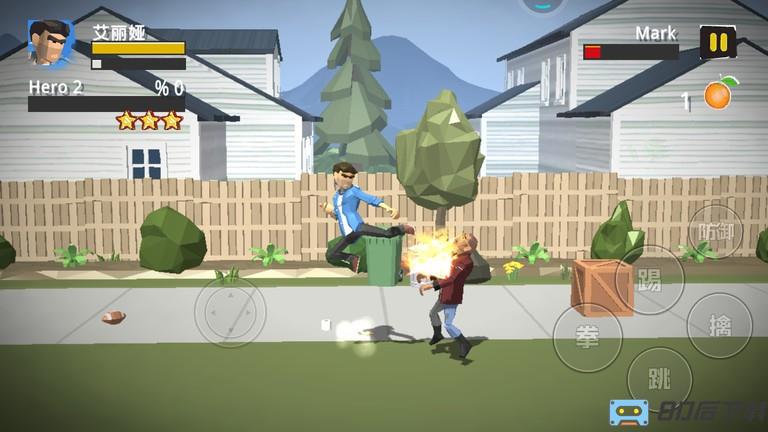This screenshot has height=432, width=768.
Task: Tap the 拳 punch button
Action: (x=587, y=337)
